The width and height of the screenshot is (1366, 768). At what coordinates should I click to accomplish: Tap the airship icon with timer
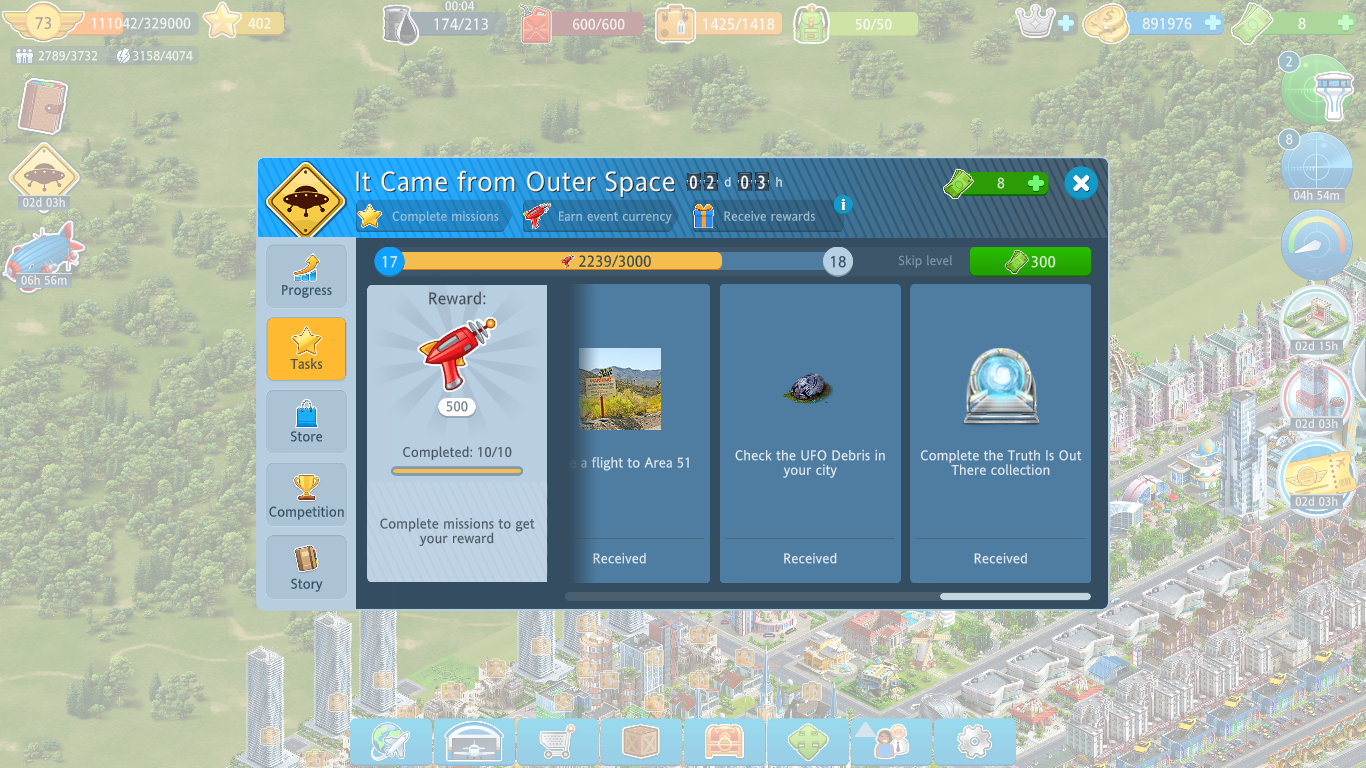(43, 253)
